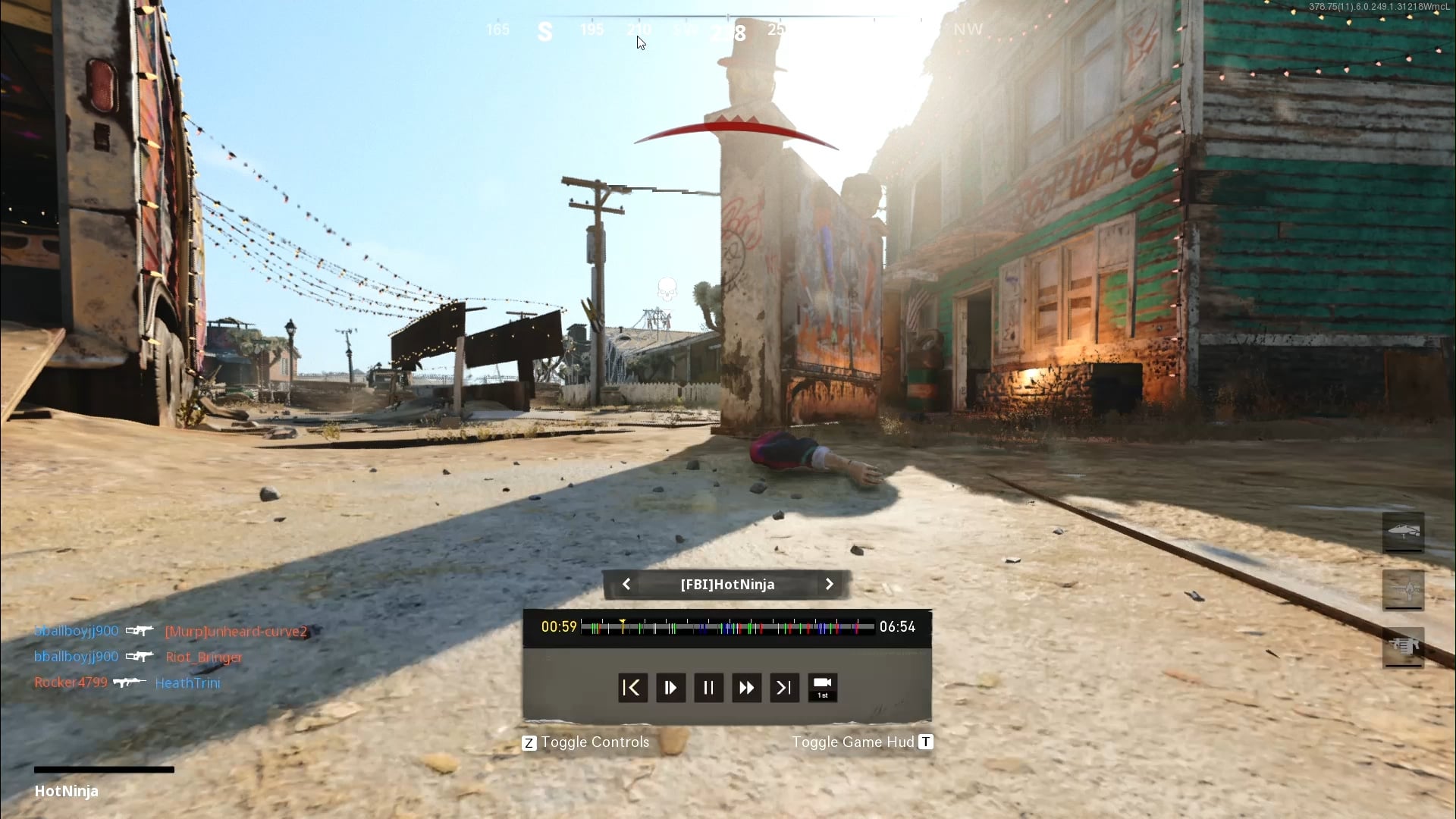Switch to the next player with right arrow
Screen dimensions: 1456x819
[x=829, y=584]
